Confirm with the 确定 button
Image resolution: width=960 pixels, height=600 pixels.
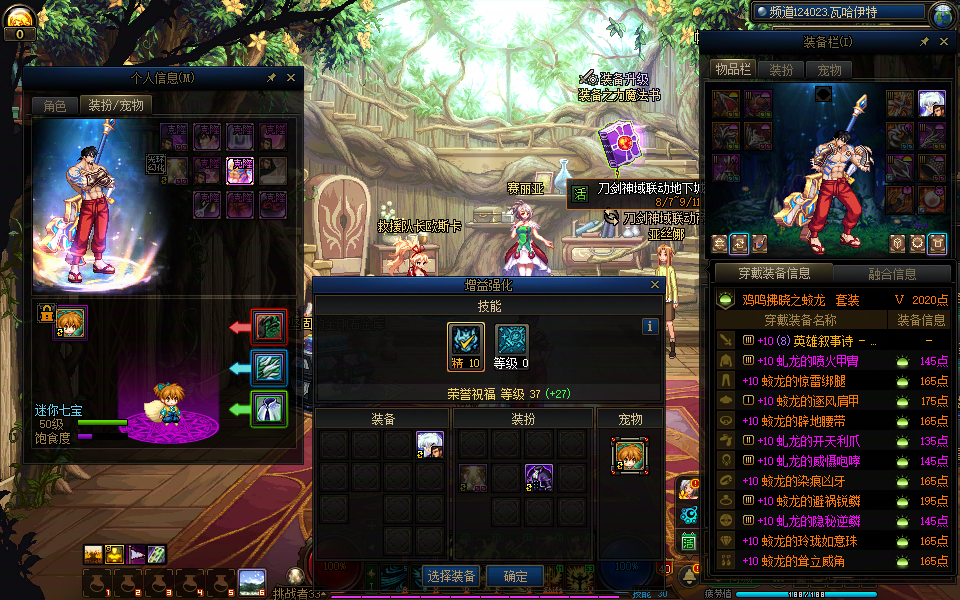tap(516, 576)
